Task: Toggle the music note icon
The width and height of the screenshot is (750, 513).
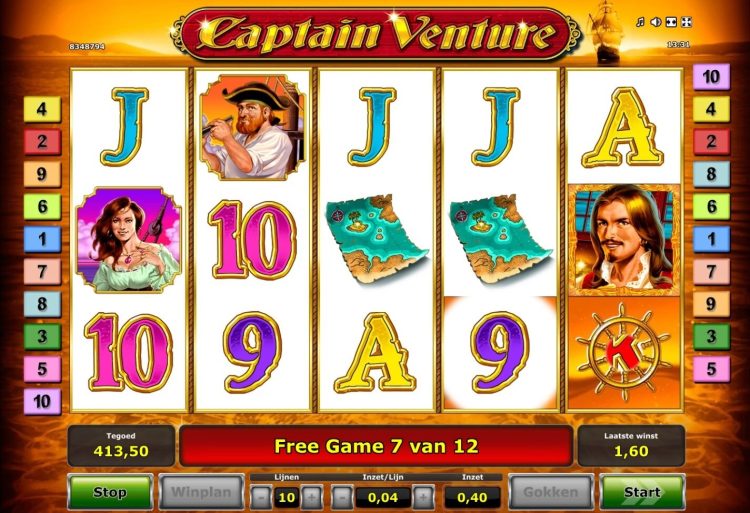Action: click(x=641, y=22)
